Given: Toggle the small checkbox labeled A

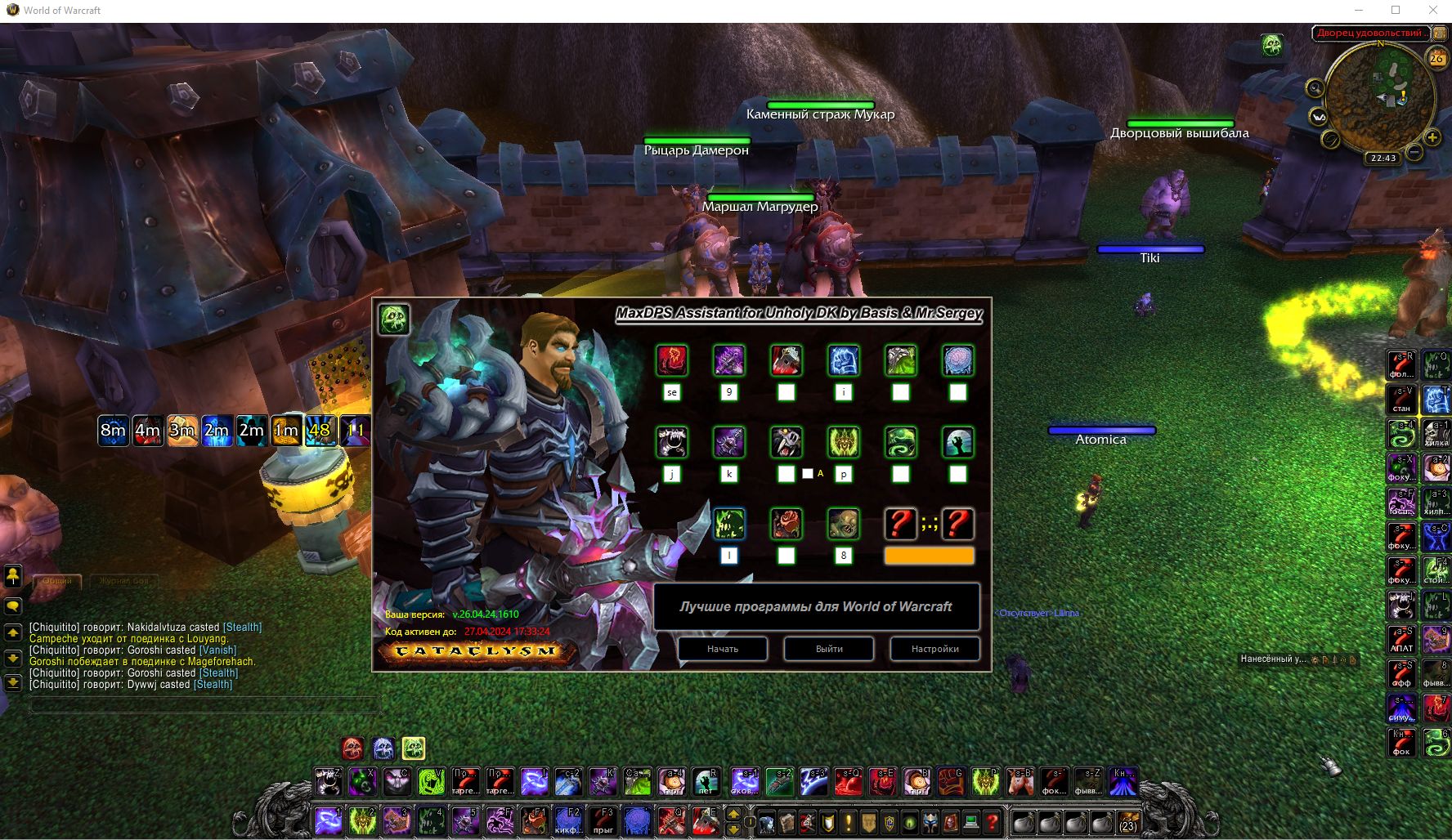Looking at the screenshot, I should tap(808, 474).
